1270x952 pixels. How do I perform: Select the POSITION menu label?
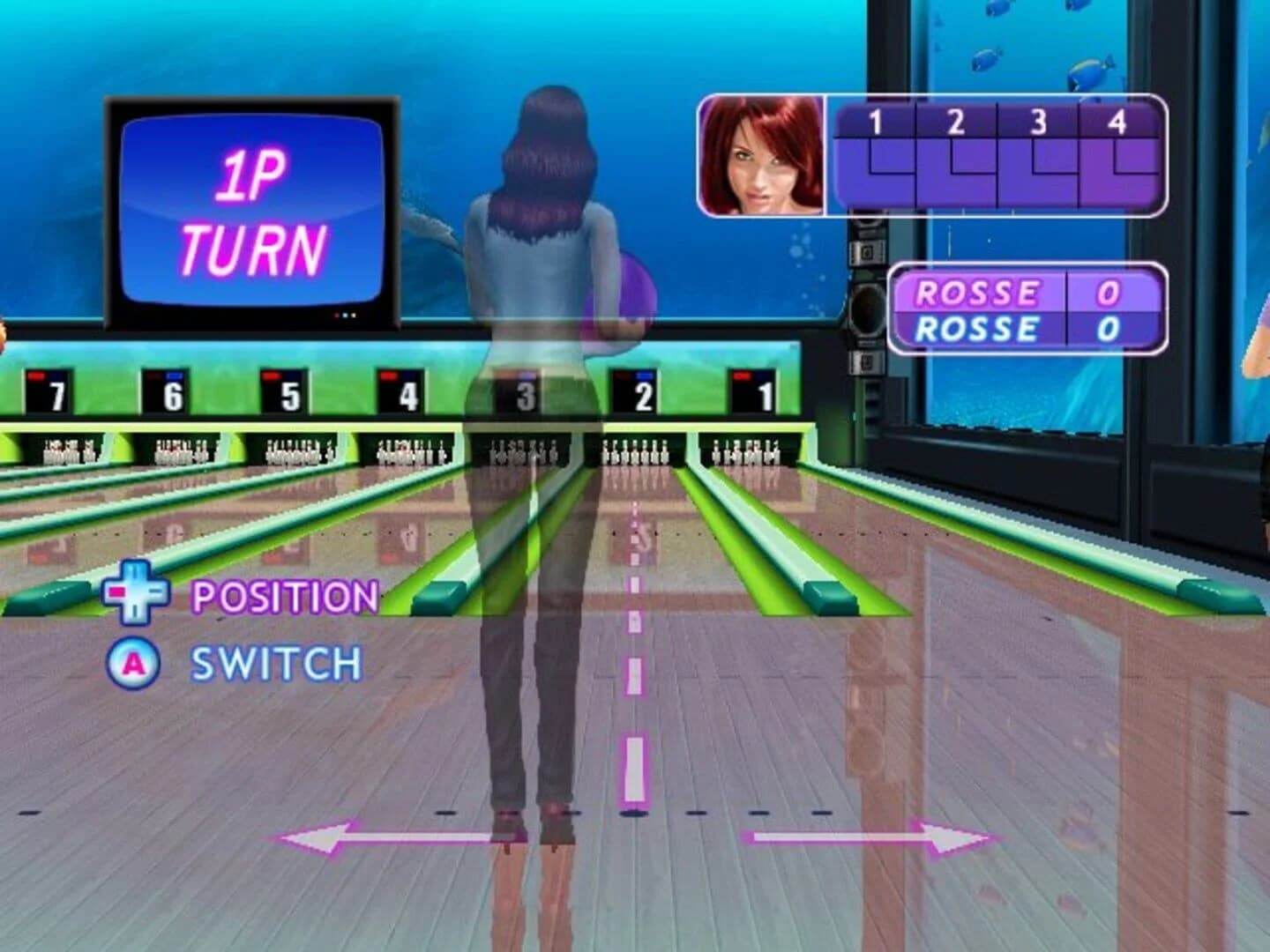pos(284,598)
